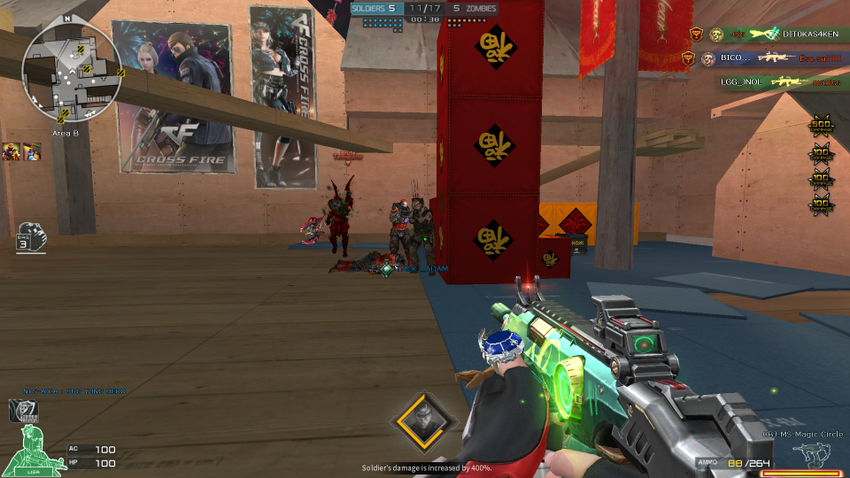Click the circular minimap
Screen dimensions: 850x478
(72, 70)
